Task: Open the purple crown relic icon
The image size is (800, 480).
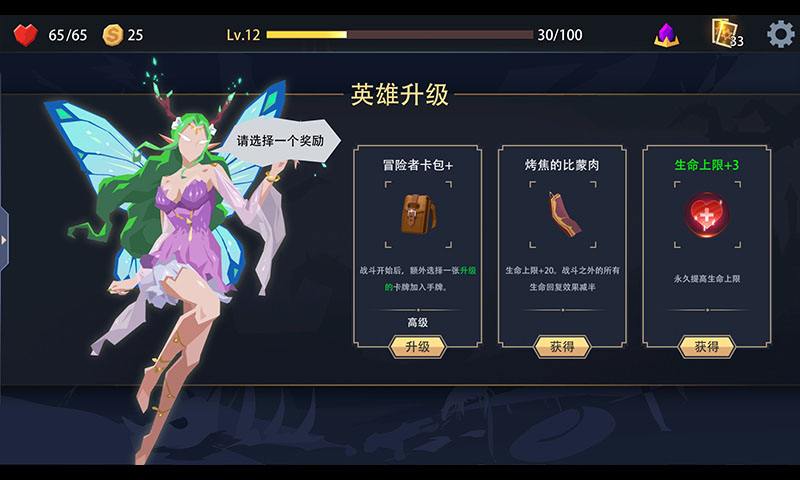Action: (x=666, y=35)
